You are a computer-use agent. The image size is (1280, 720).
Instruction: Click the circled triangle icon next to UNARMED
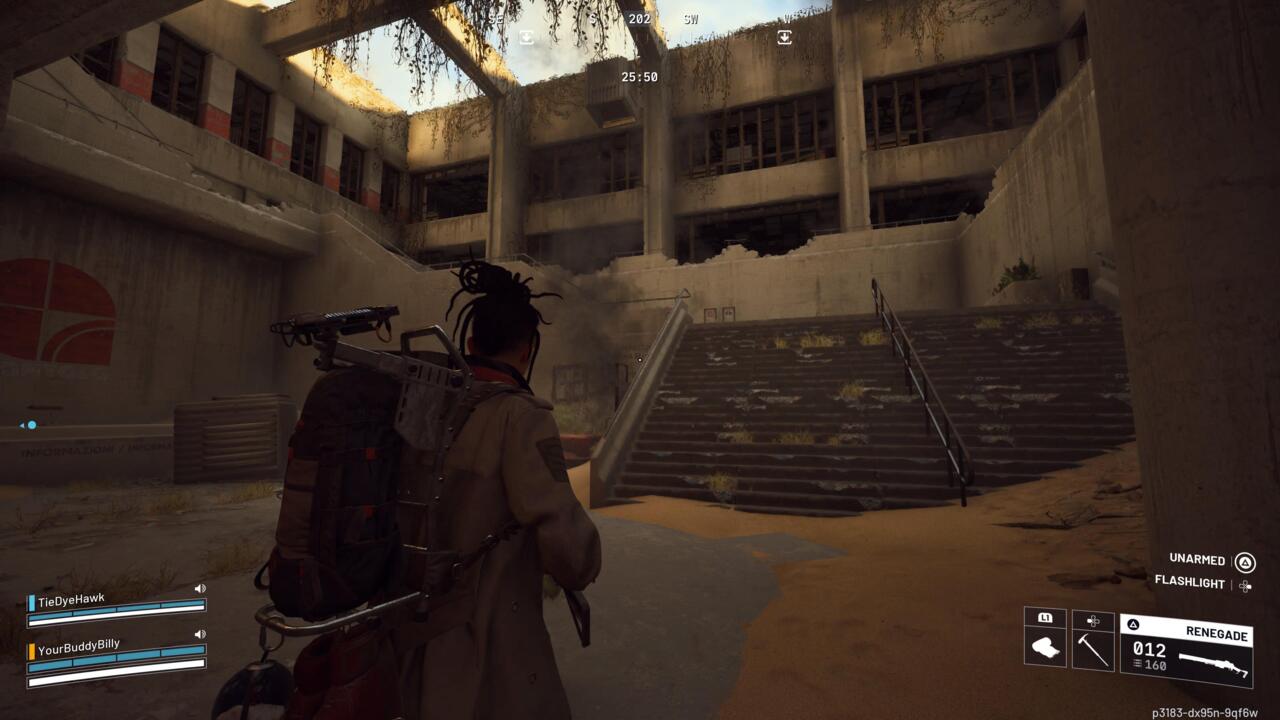tap(1247, 562)
